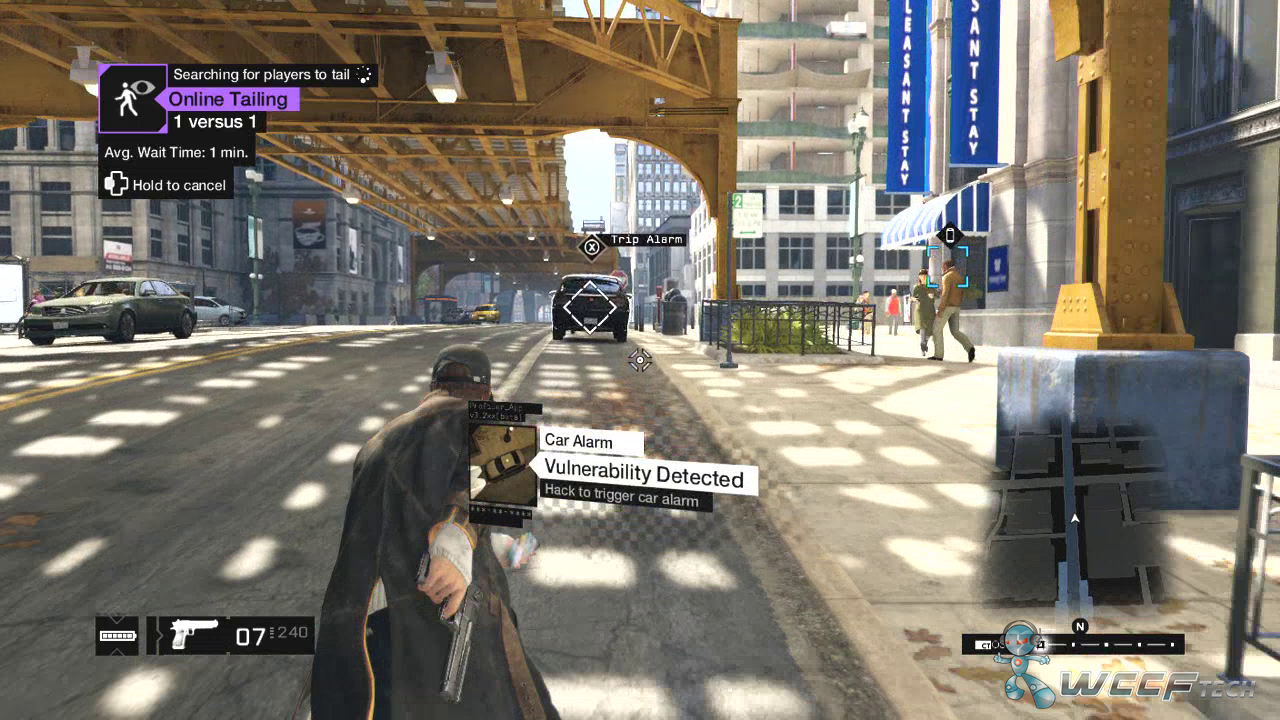
Task: Select the pistol weapon icon
Action: click(194, 634)
